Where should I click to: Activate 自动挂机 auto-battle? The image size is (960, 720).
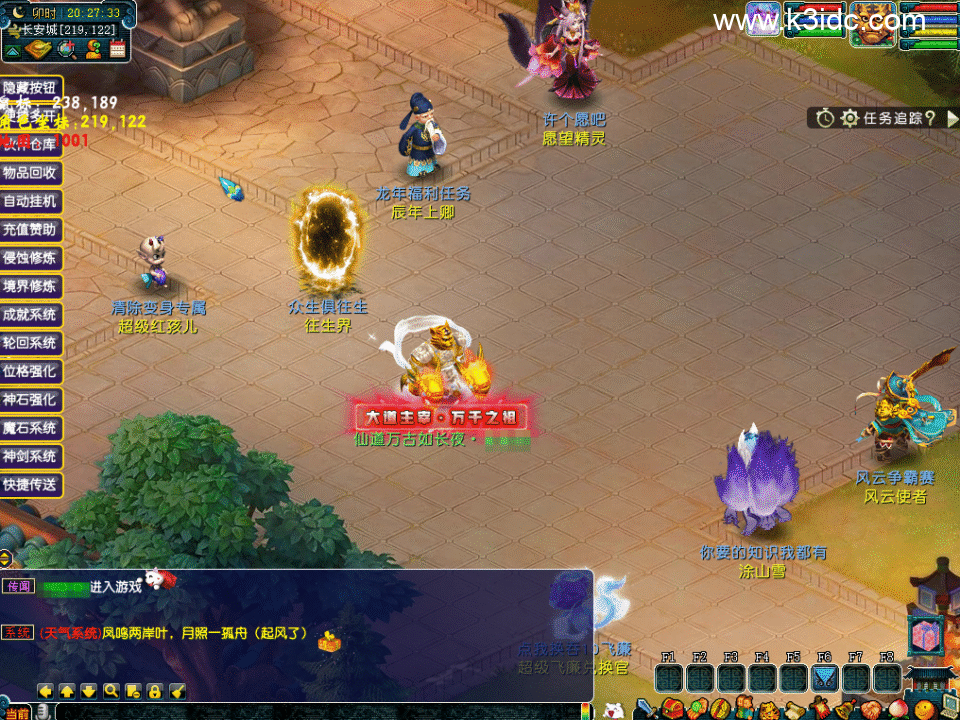pyautogui.click(x=31, y=201)
